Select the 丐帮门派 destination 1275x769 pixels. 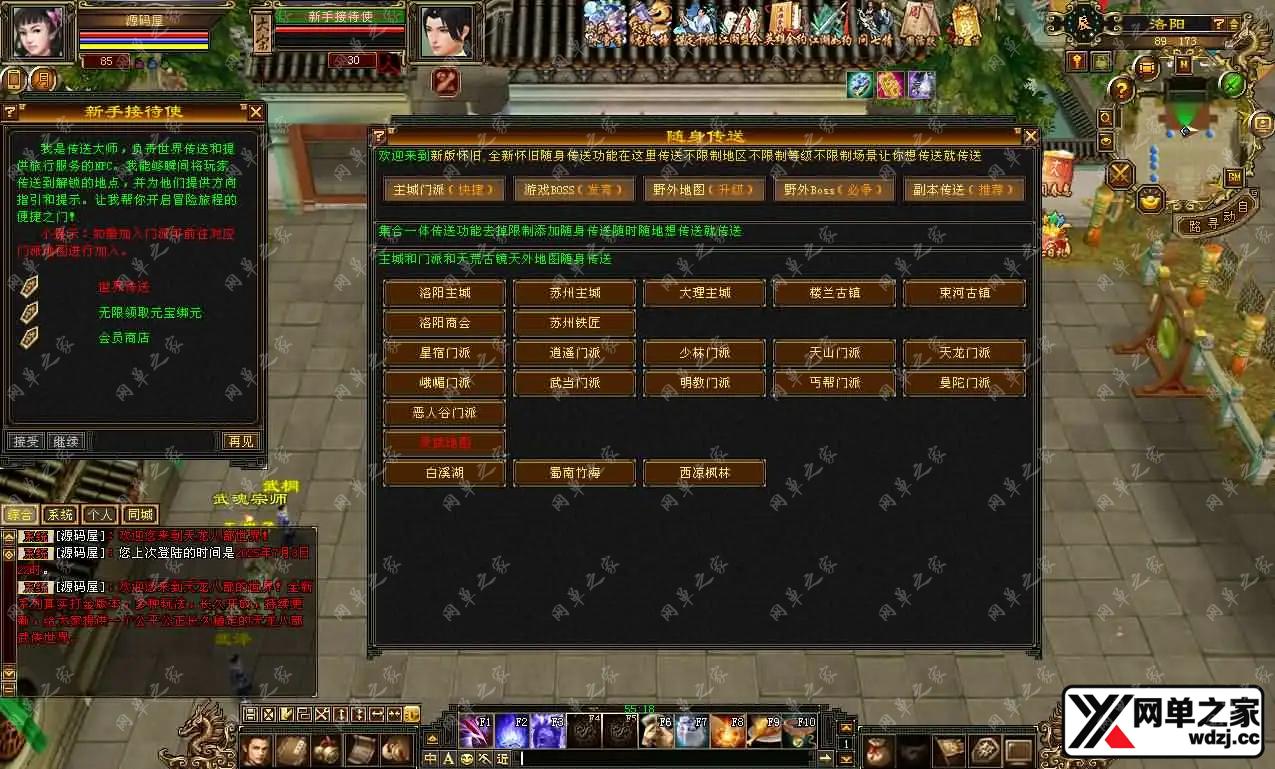(x=835, y=383)
